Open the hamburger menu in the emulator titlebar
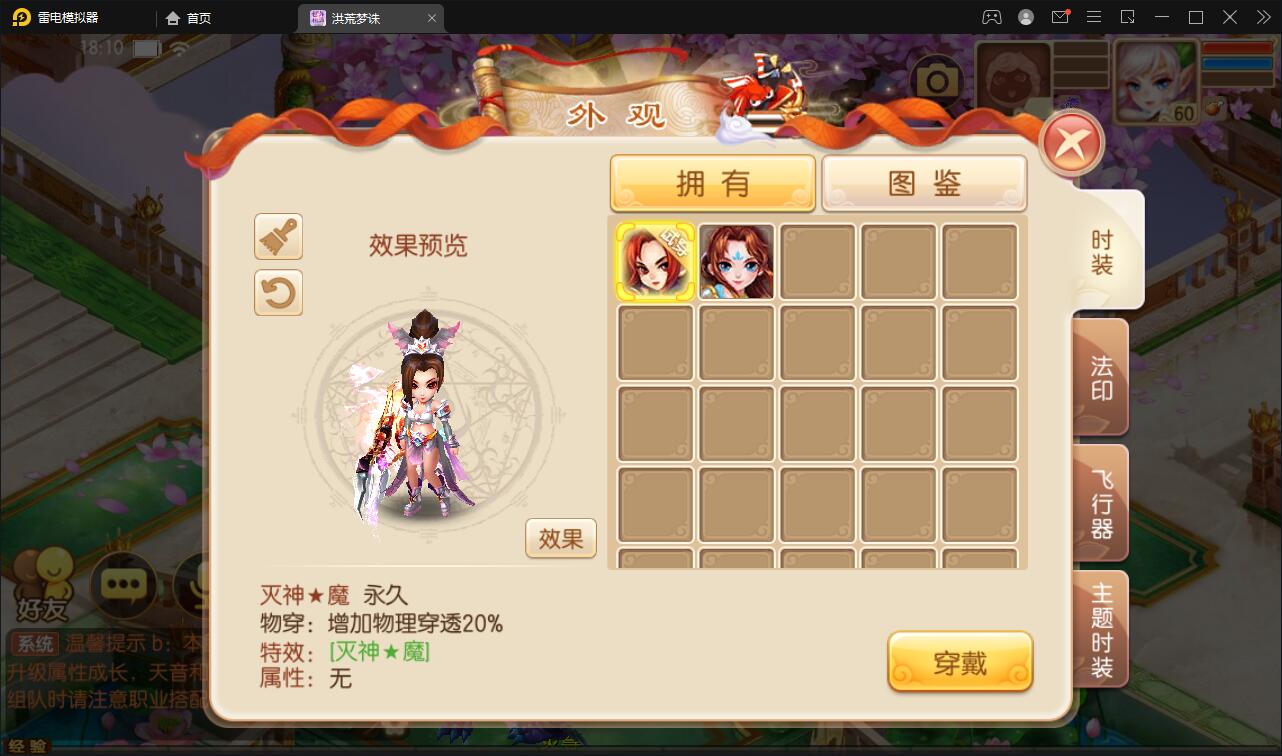 pyautogui.click(x=1094, y=17)
